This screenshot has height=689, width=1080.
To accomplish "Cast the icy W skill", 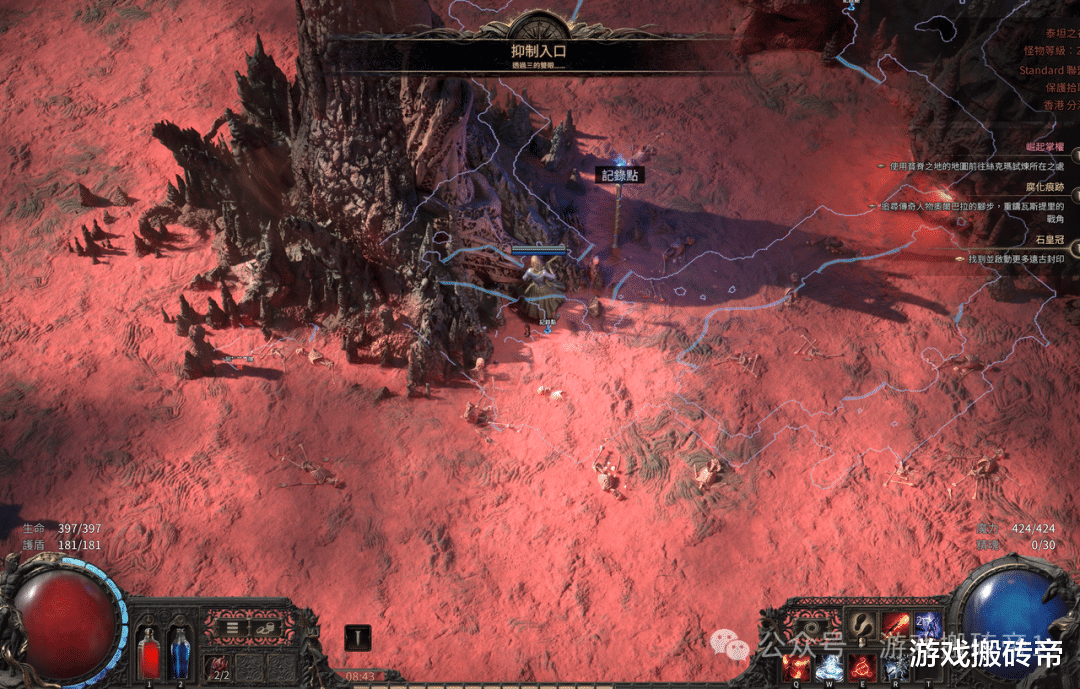I will 829,667.
